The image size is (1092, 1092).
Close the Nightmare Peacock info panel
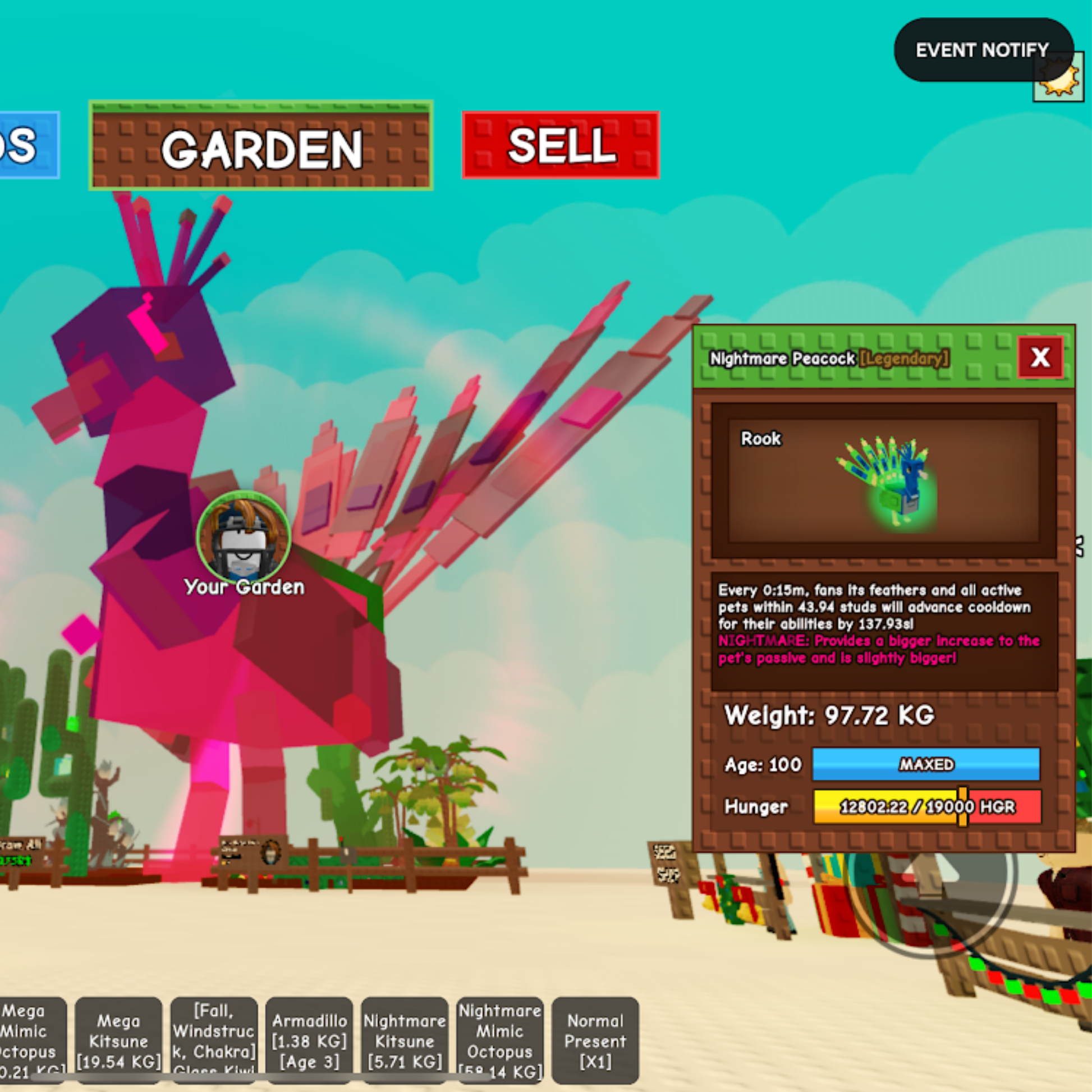(x=1040, y=358)
